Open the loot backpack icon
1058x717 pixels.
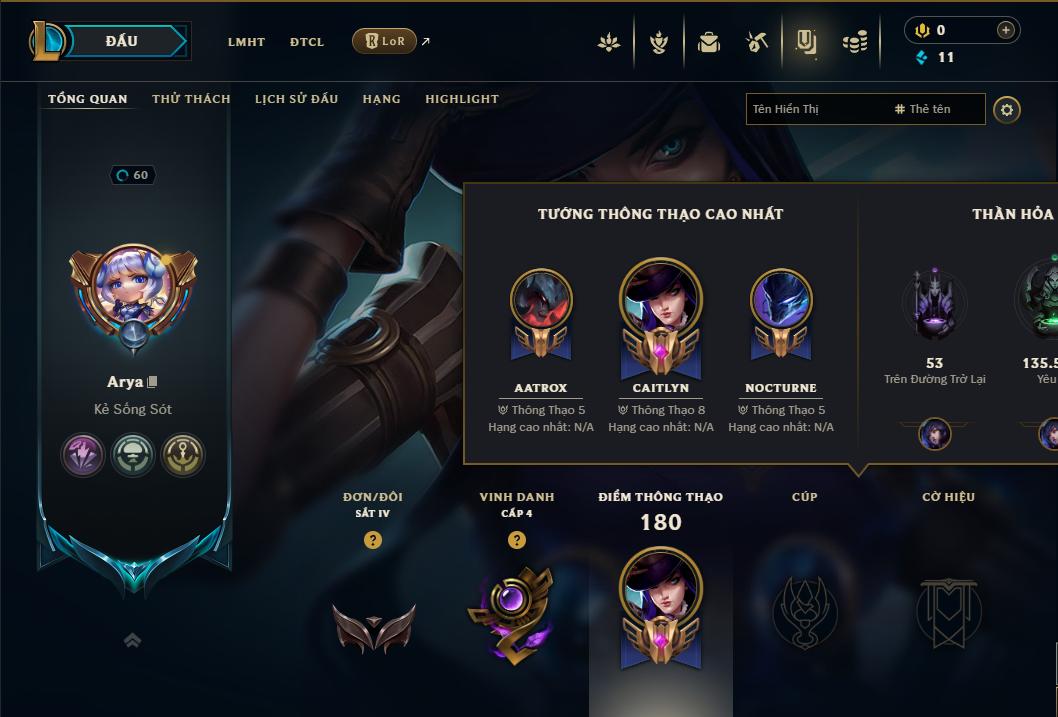[x=709, y=42]
